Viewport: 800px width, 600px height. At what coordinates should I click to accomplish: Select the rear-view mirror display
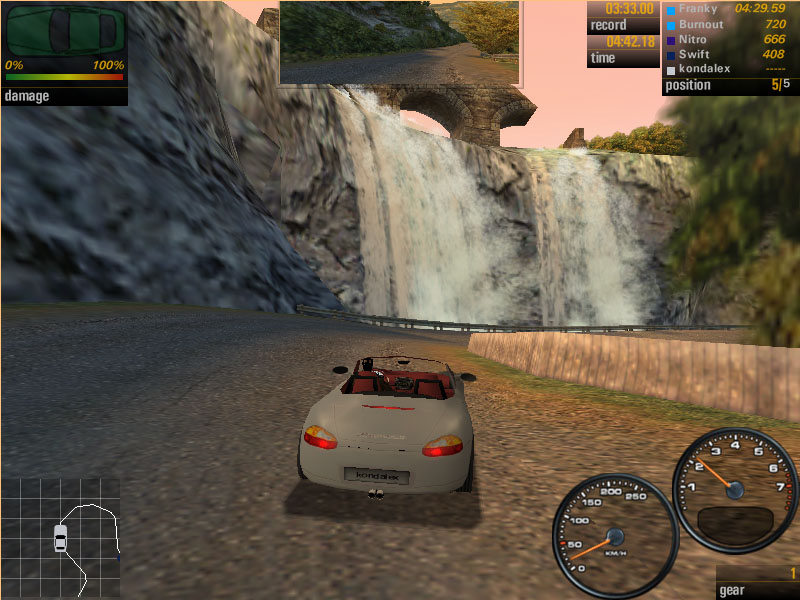point(399,42)
